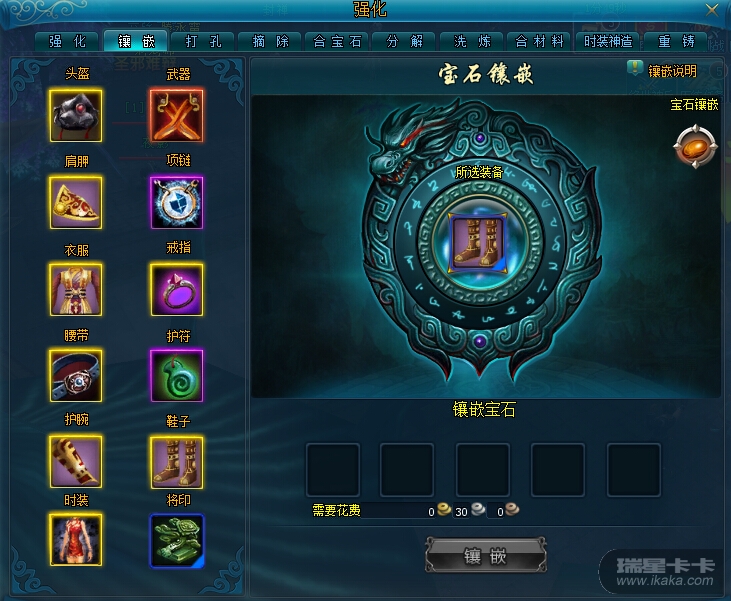Select the 戒指 purple ring slot
This screenshot has height=601, width=731.
pos(176,289)
